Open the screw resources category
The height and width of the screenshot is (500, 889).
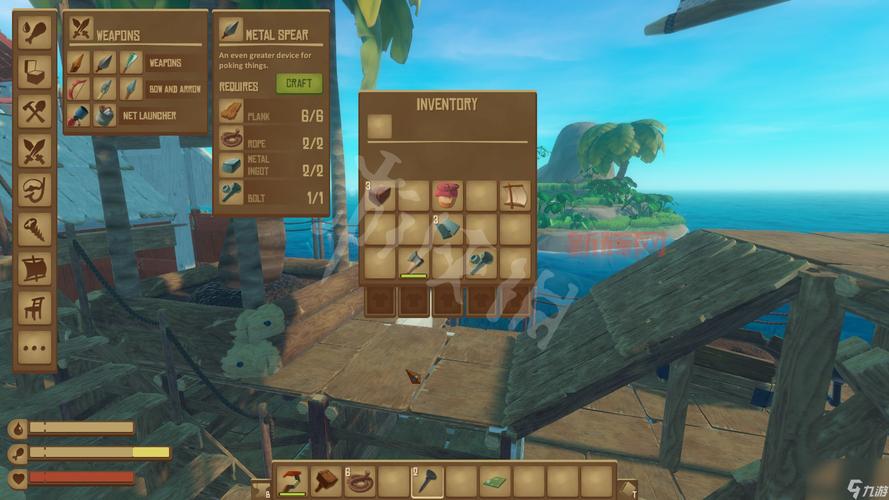click(35, 229)
